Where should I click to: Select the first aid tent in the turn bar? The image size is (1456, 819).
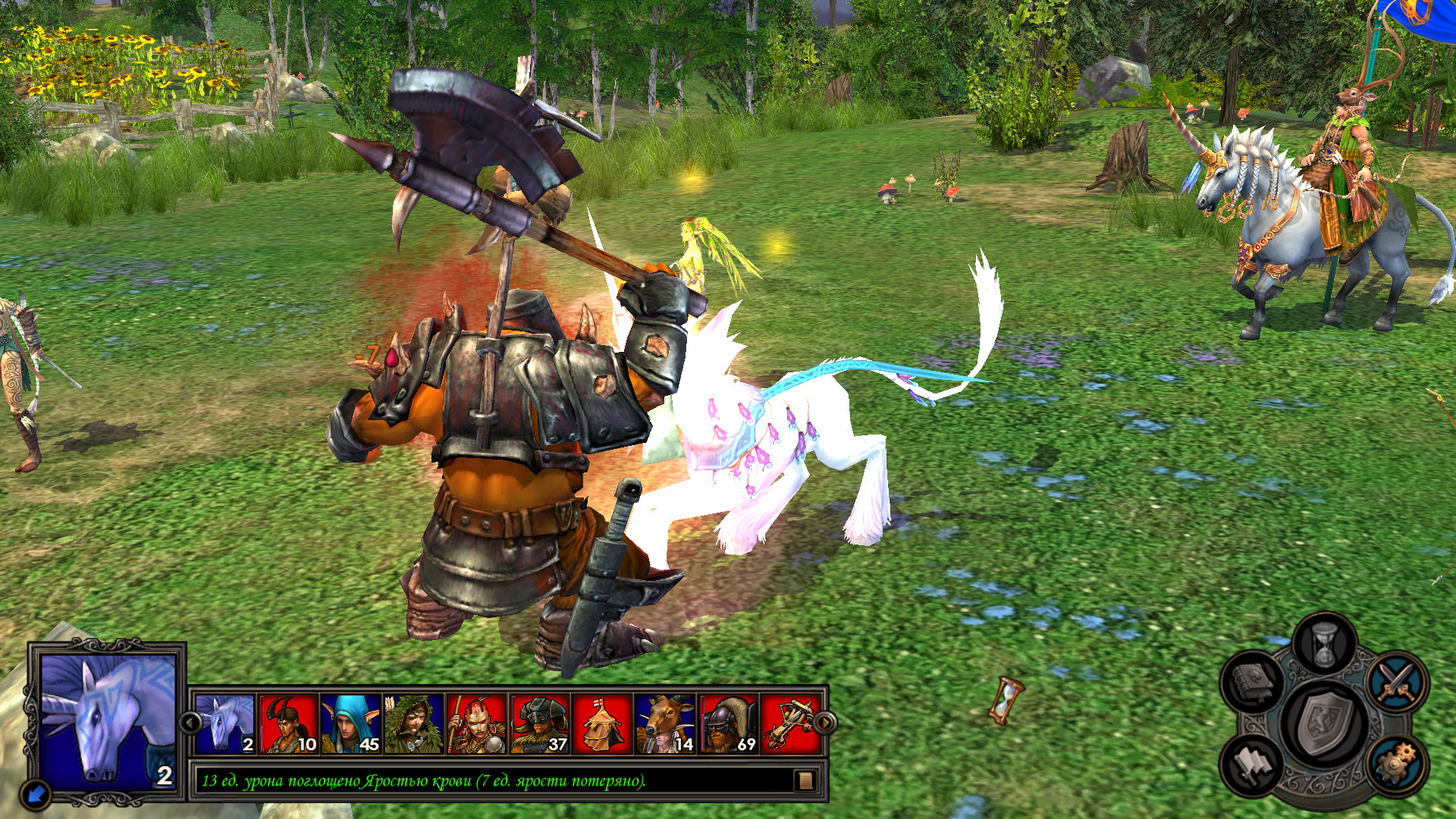point(602,724)
